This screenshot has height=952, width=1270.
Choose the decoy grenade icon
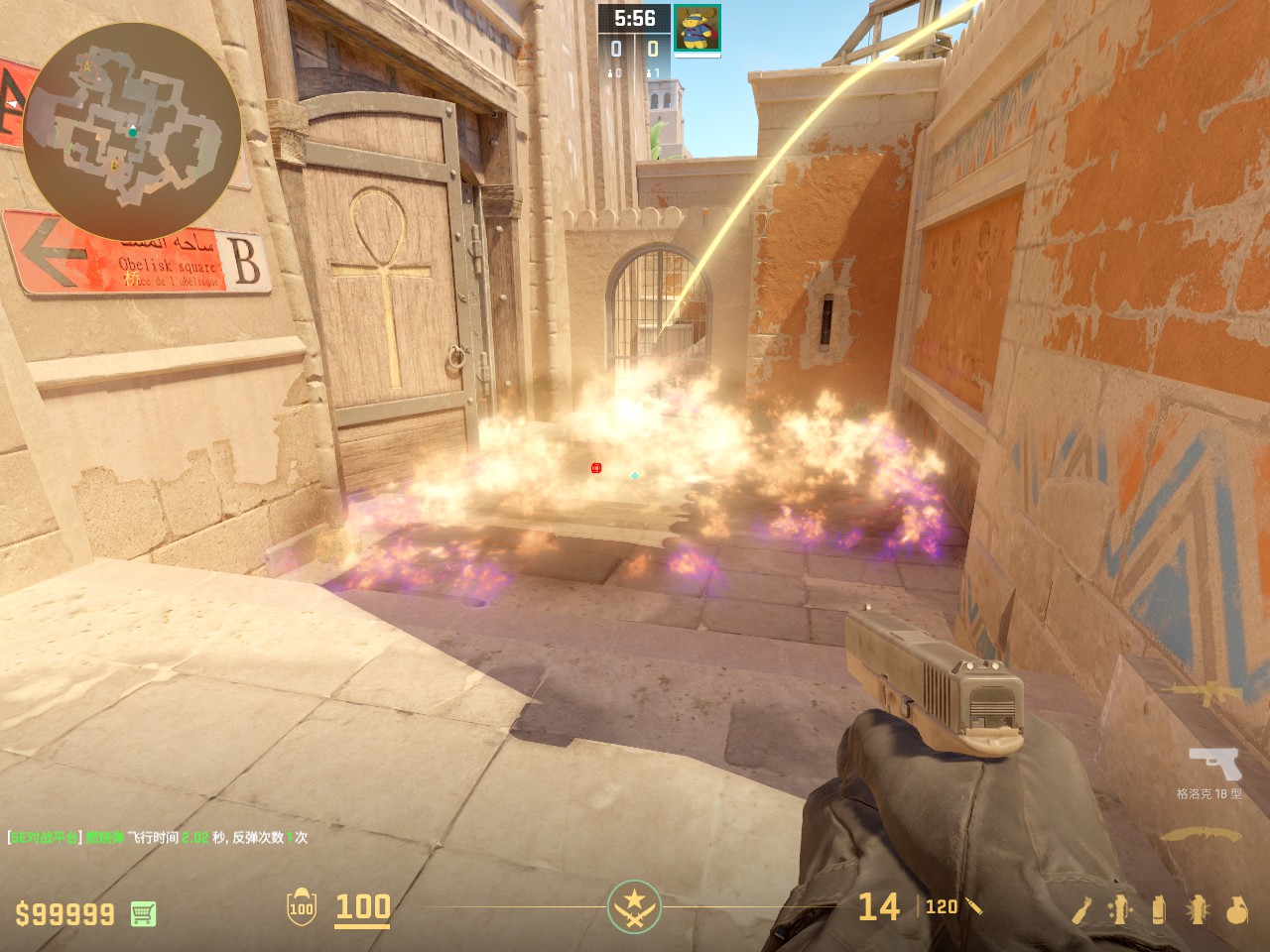[1121, 909]
